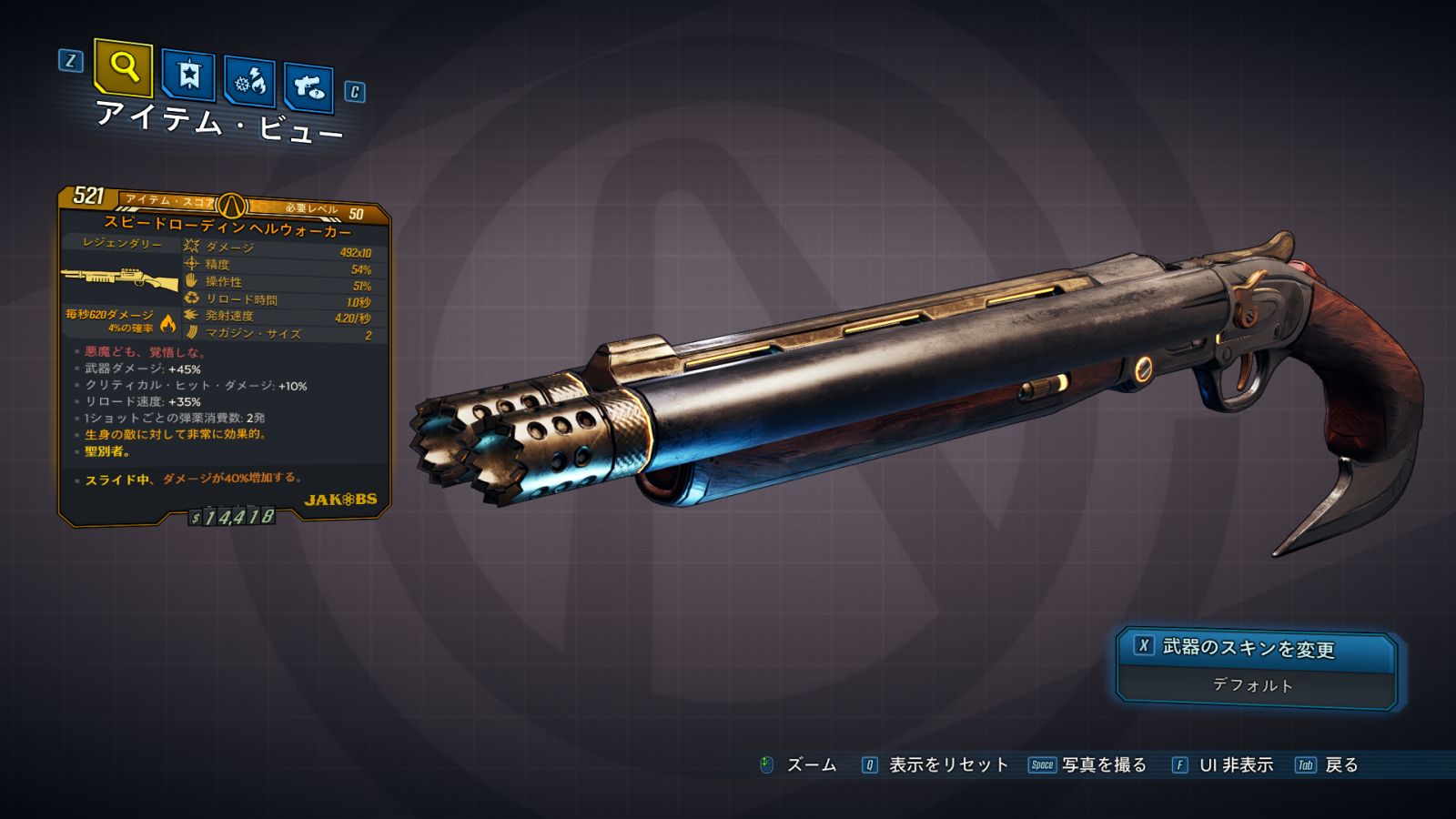
Task: Take a photo with 写真を撮る
Action: point(1103,765)
